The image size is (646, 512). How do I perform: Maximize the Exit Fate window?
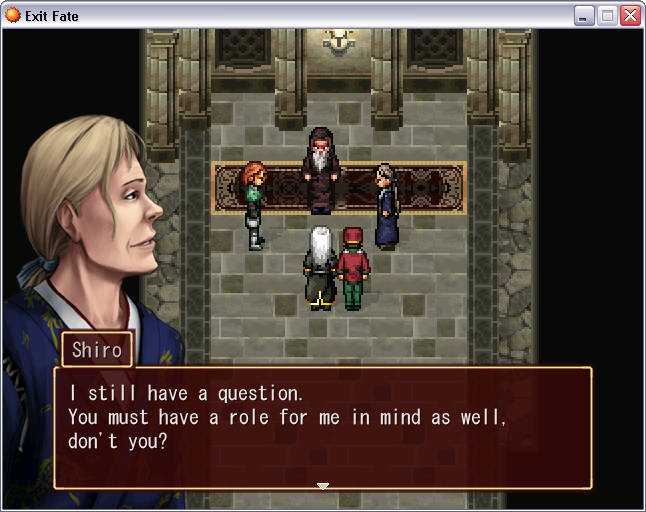(607, 15)
